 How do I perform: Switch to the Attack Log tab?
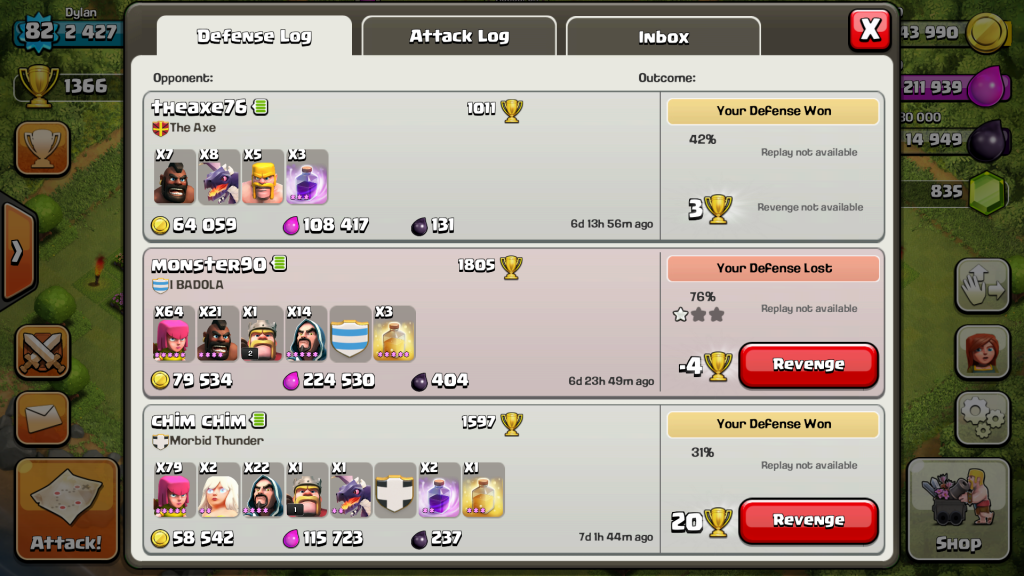459,37
